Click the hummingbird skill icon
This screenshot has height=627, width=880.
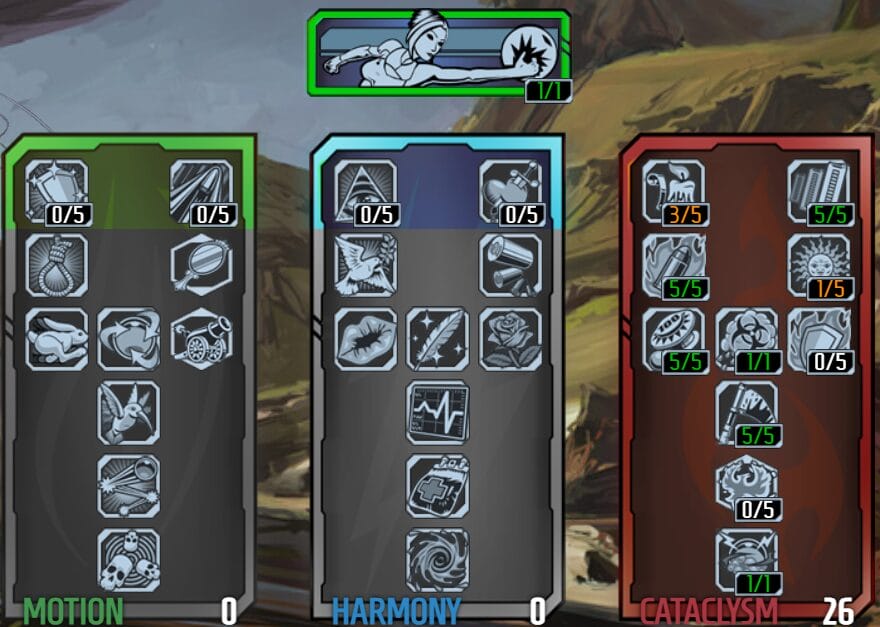coord(129,411)
